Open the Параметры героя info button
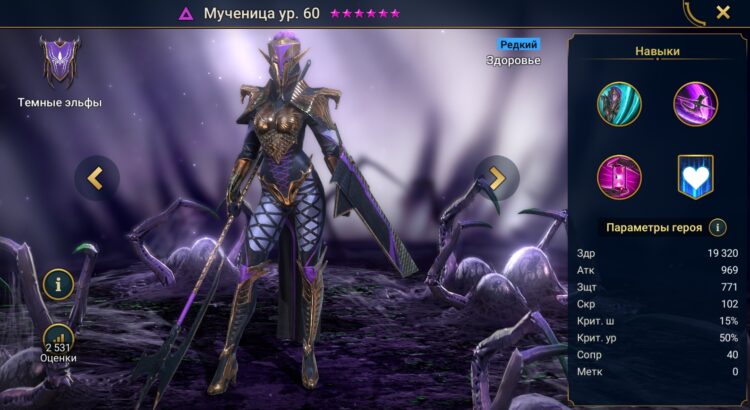The width and height of the screenshot is (750, 410). (717, 227)
